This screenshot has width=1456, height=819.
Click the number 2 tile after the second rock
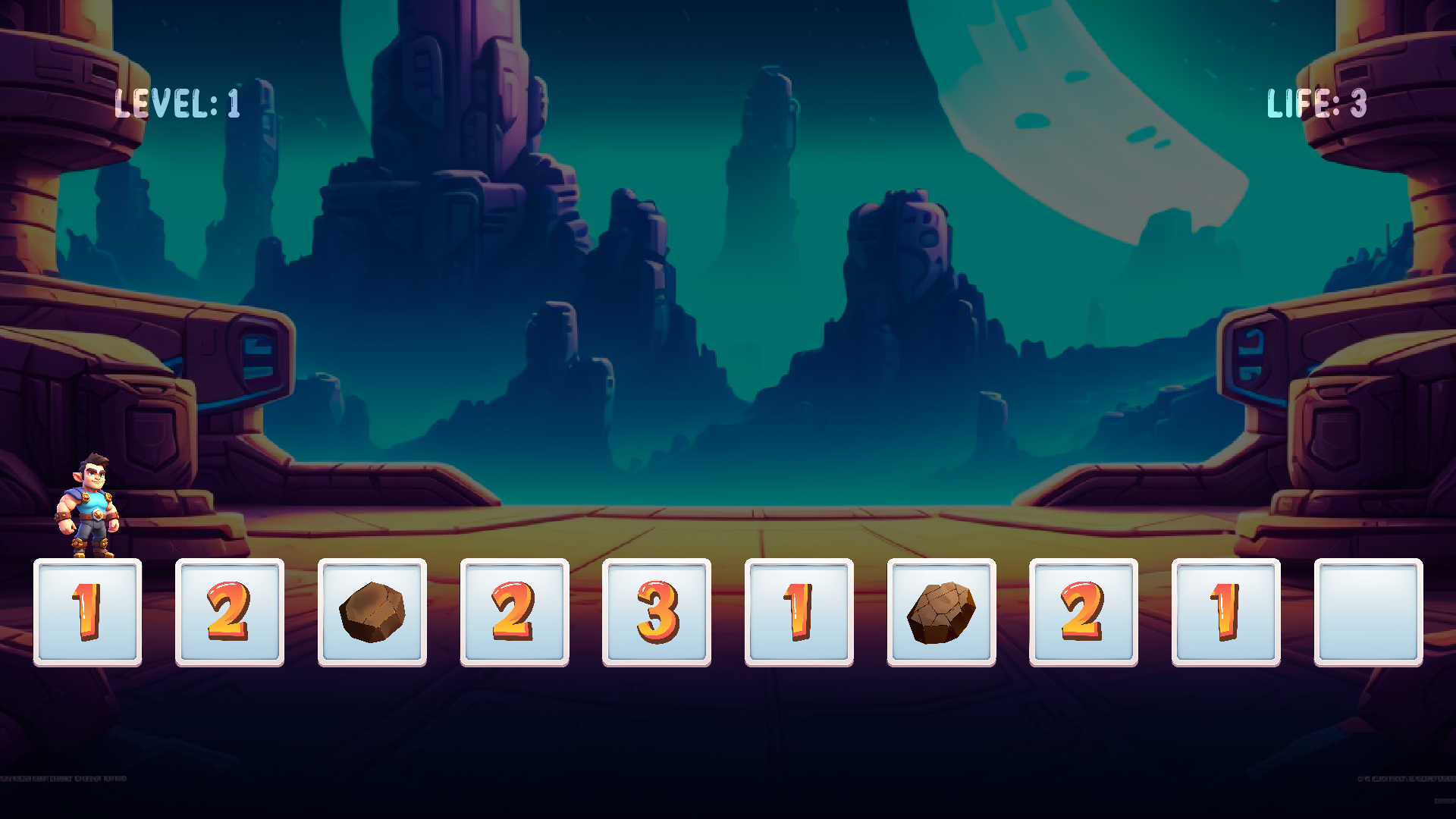click(1083, 614)
